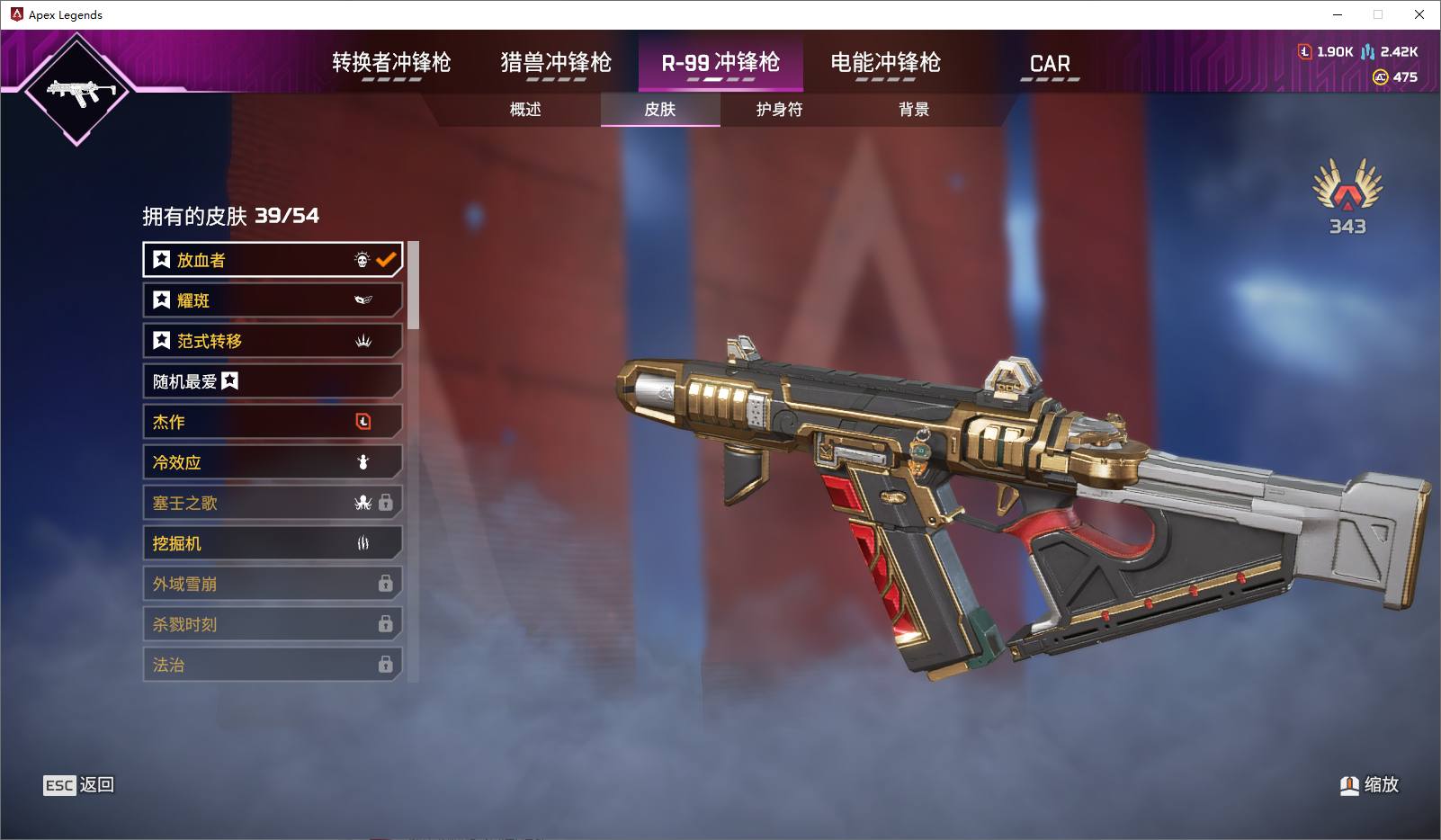This screenshot has width=1441, height=840.
Task: Click the 返回 back button
Action: tap(80, 785)
